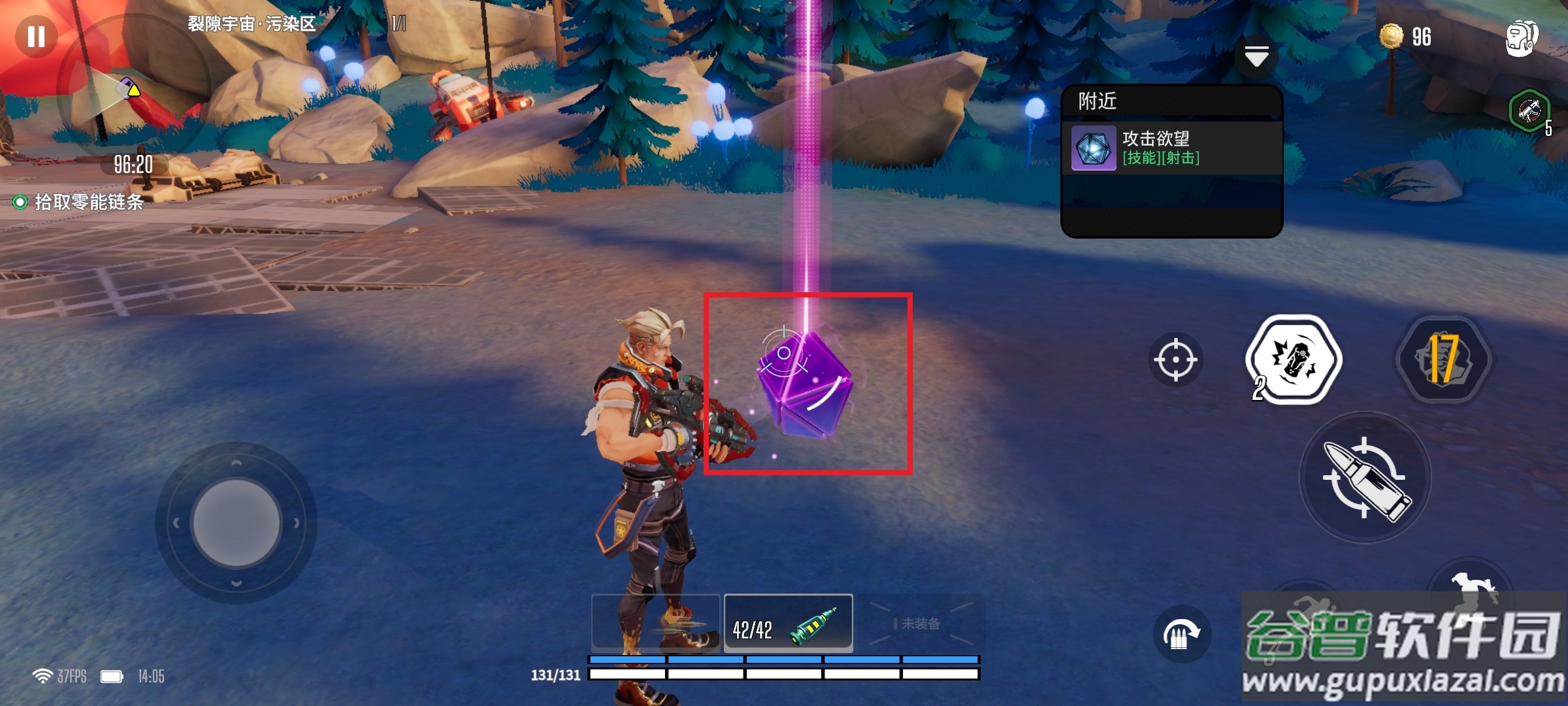
Task: Tap the virtual movement joystick
Action: coord(237,523)
